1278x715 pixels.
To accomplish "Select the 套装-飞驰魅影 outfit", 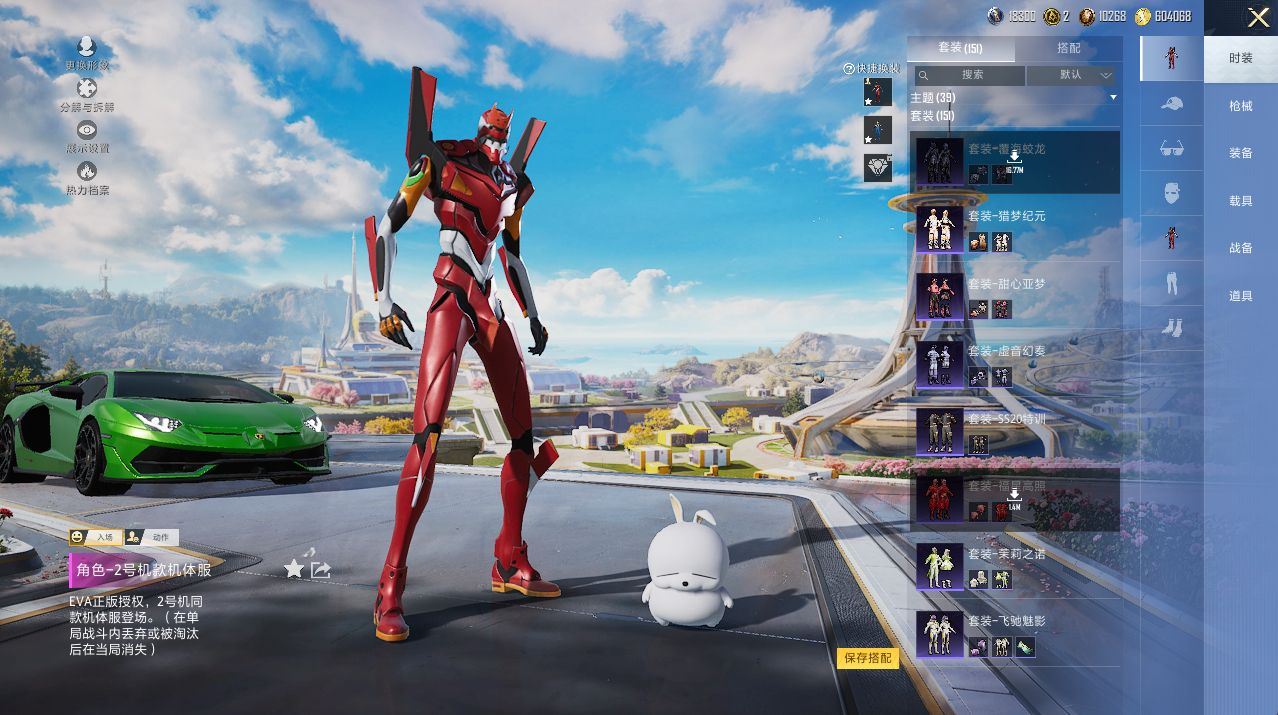I will pos(1015,634).
